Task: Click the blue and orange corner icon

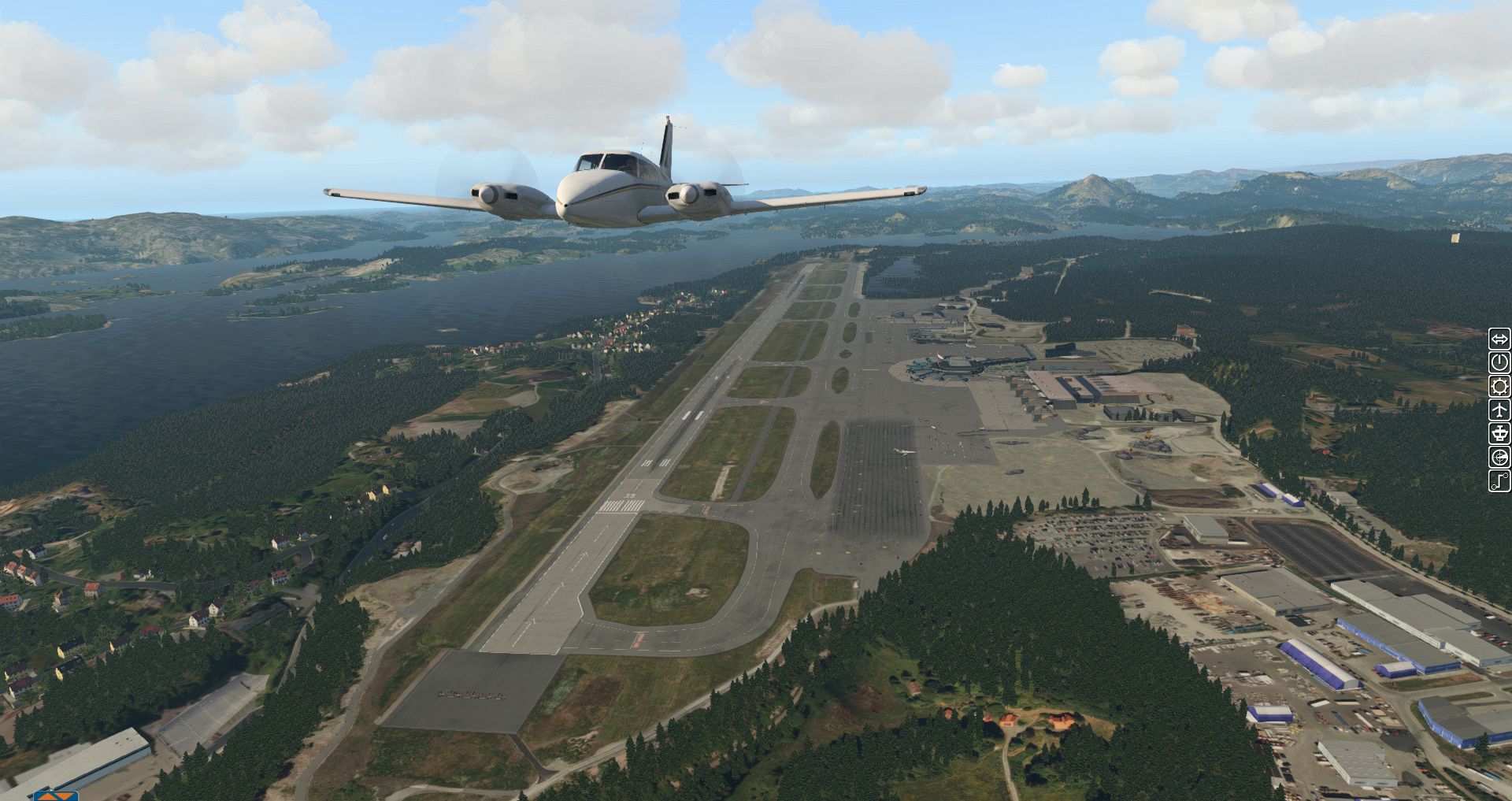Action: (57, 793)
